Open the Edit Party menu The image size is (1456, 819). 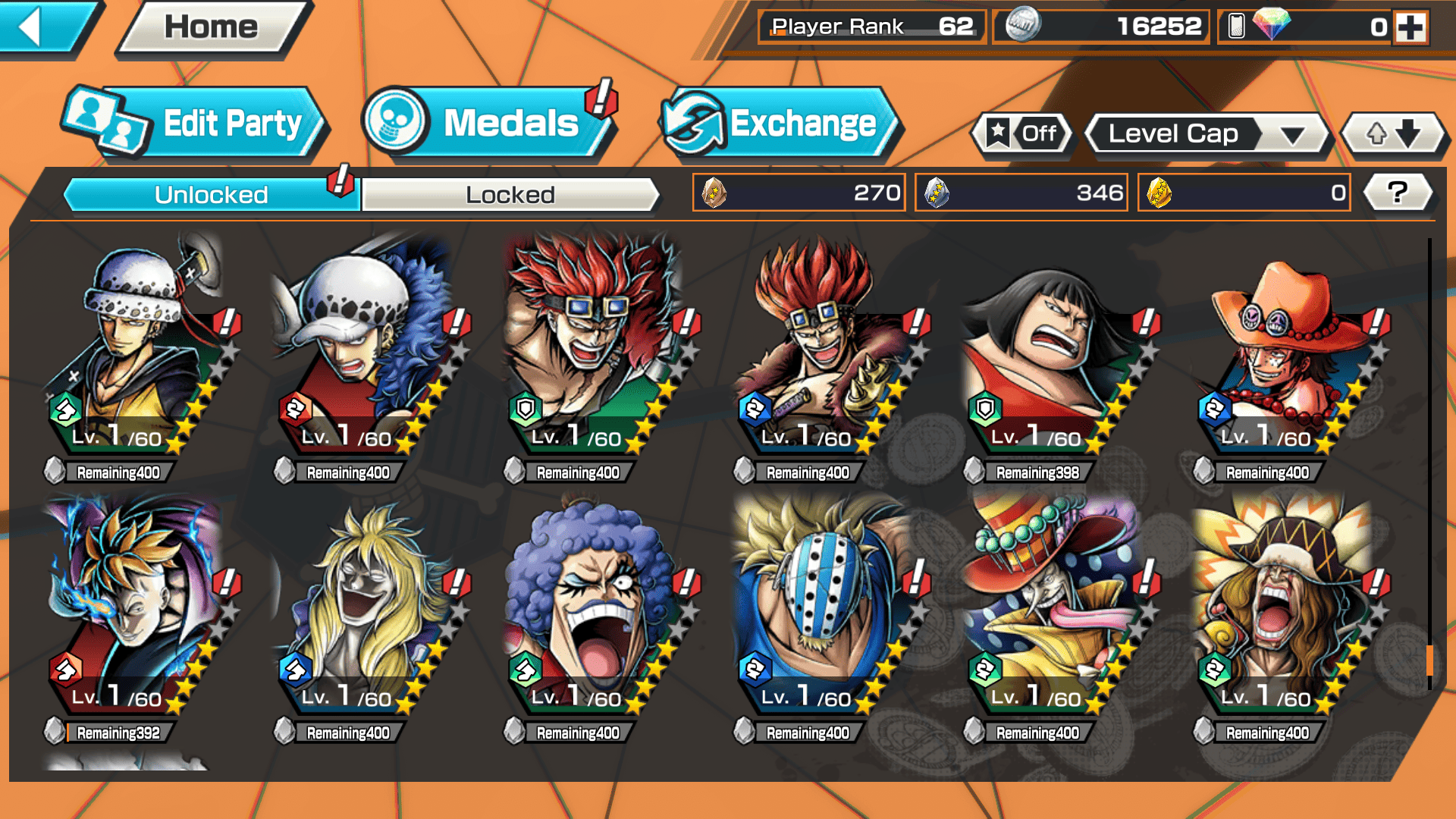coord(196,123)
